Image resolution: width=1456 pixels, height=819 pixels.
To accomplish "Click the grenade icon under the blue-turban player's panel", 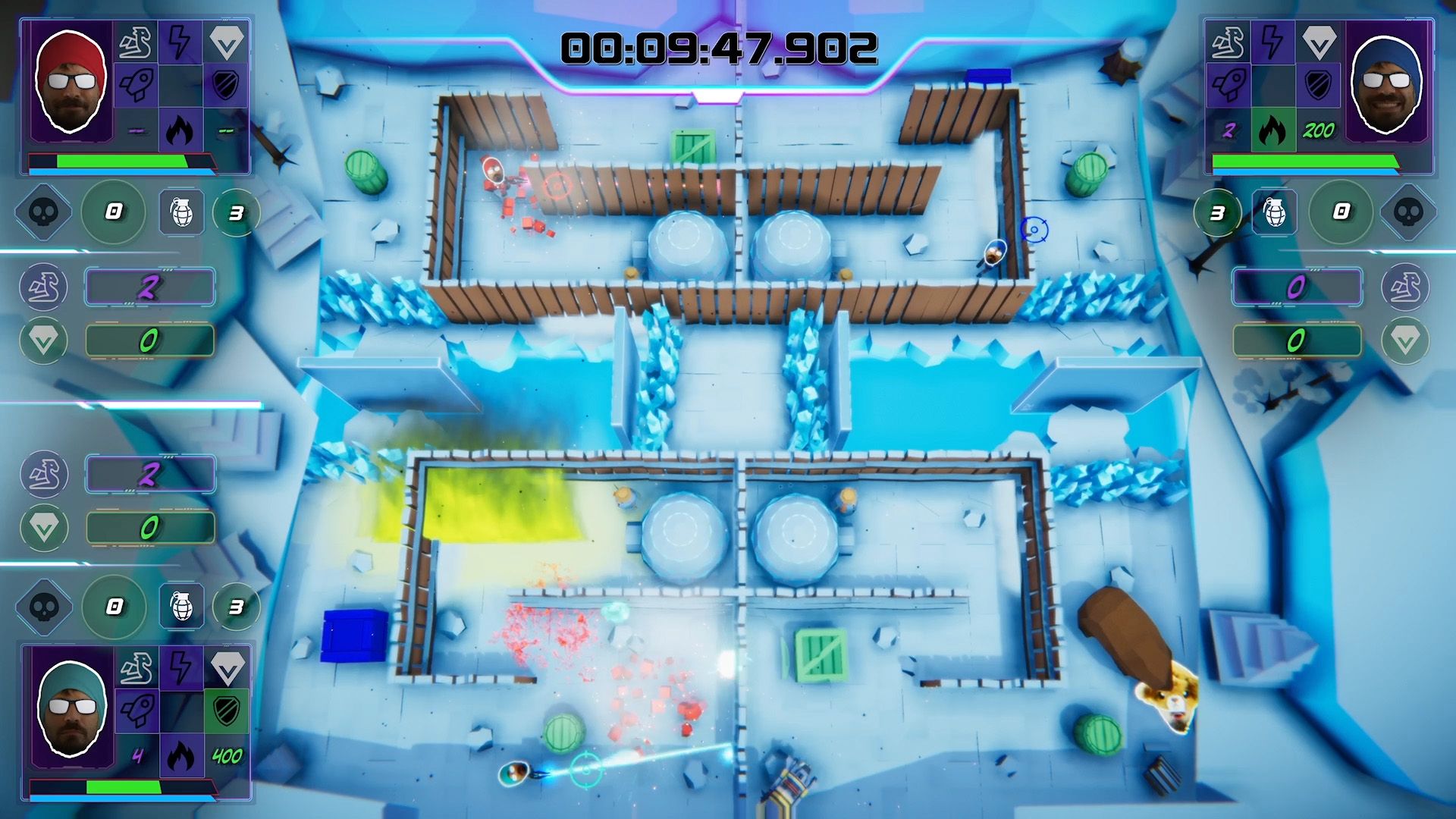I will tap(1275, 212).
